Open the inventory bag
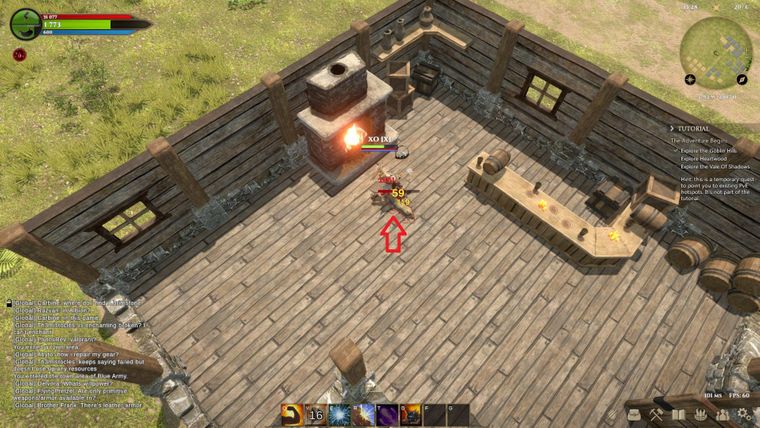Screen dimensions: 760x428 coord(632,414)
